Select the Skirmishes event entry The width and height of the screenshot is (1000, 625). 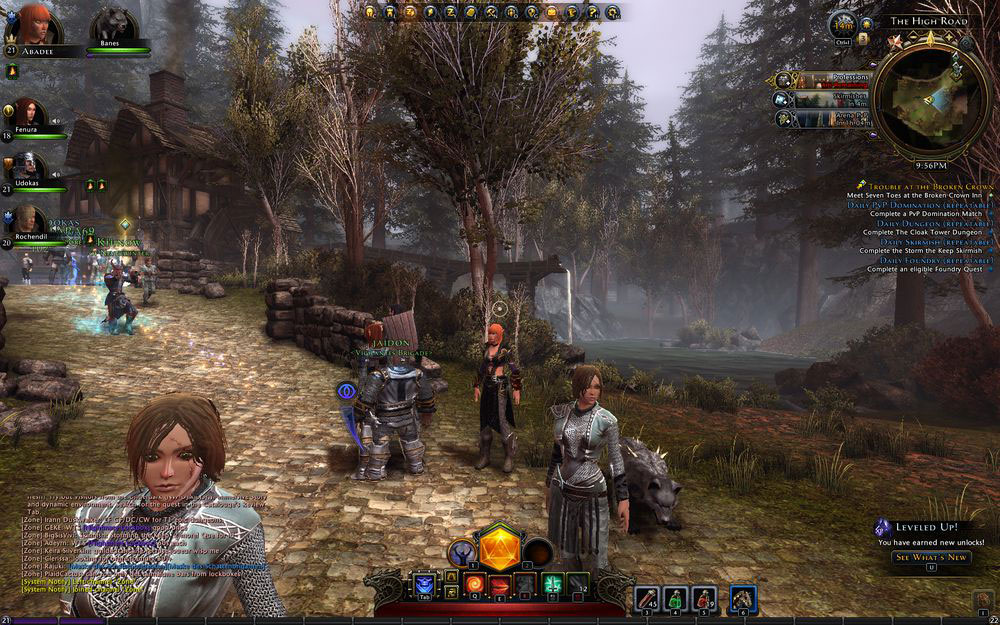click(821, 99)
